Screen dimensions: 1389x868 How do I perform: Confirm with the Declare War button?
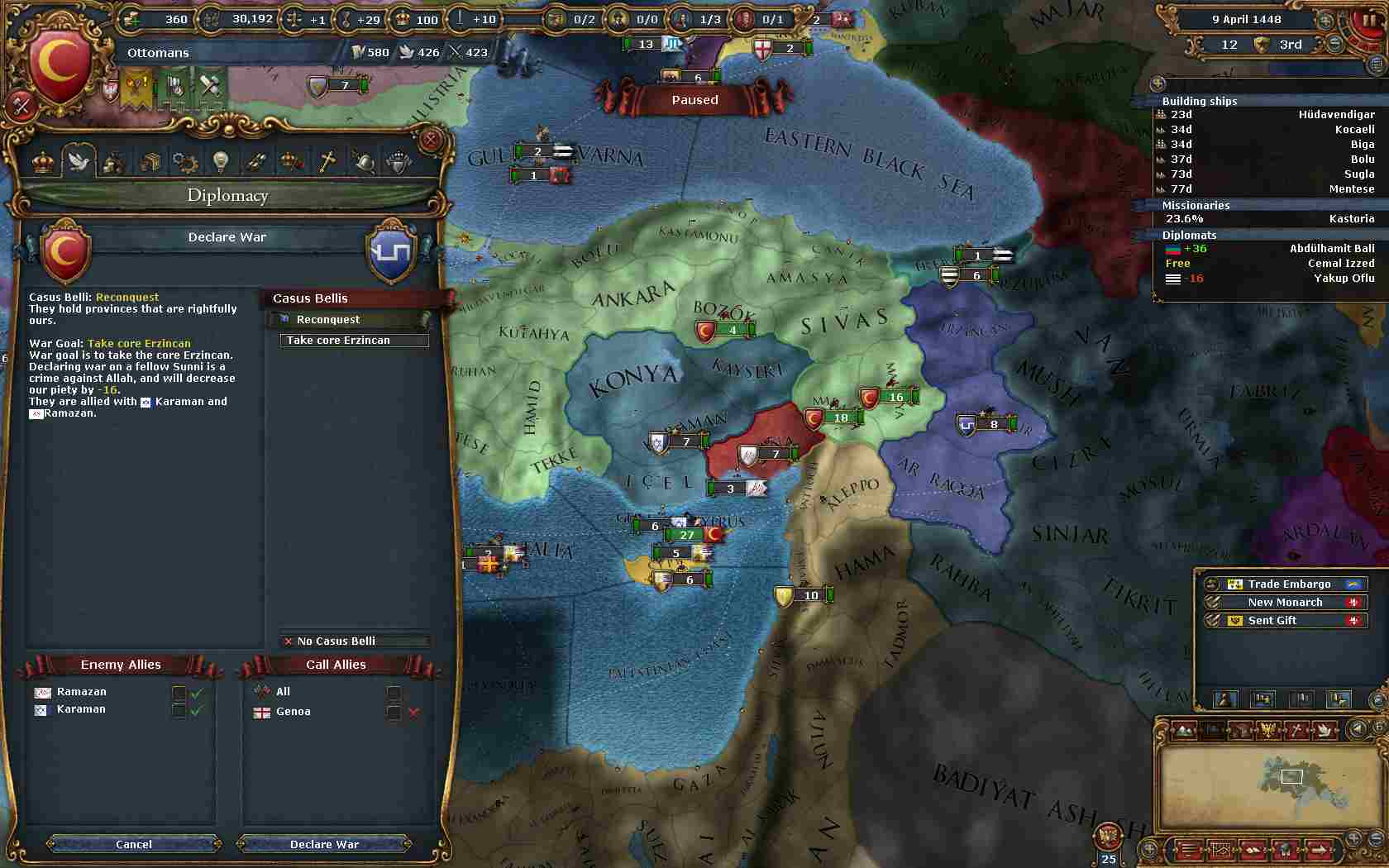tap(324, 844)
